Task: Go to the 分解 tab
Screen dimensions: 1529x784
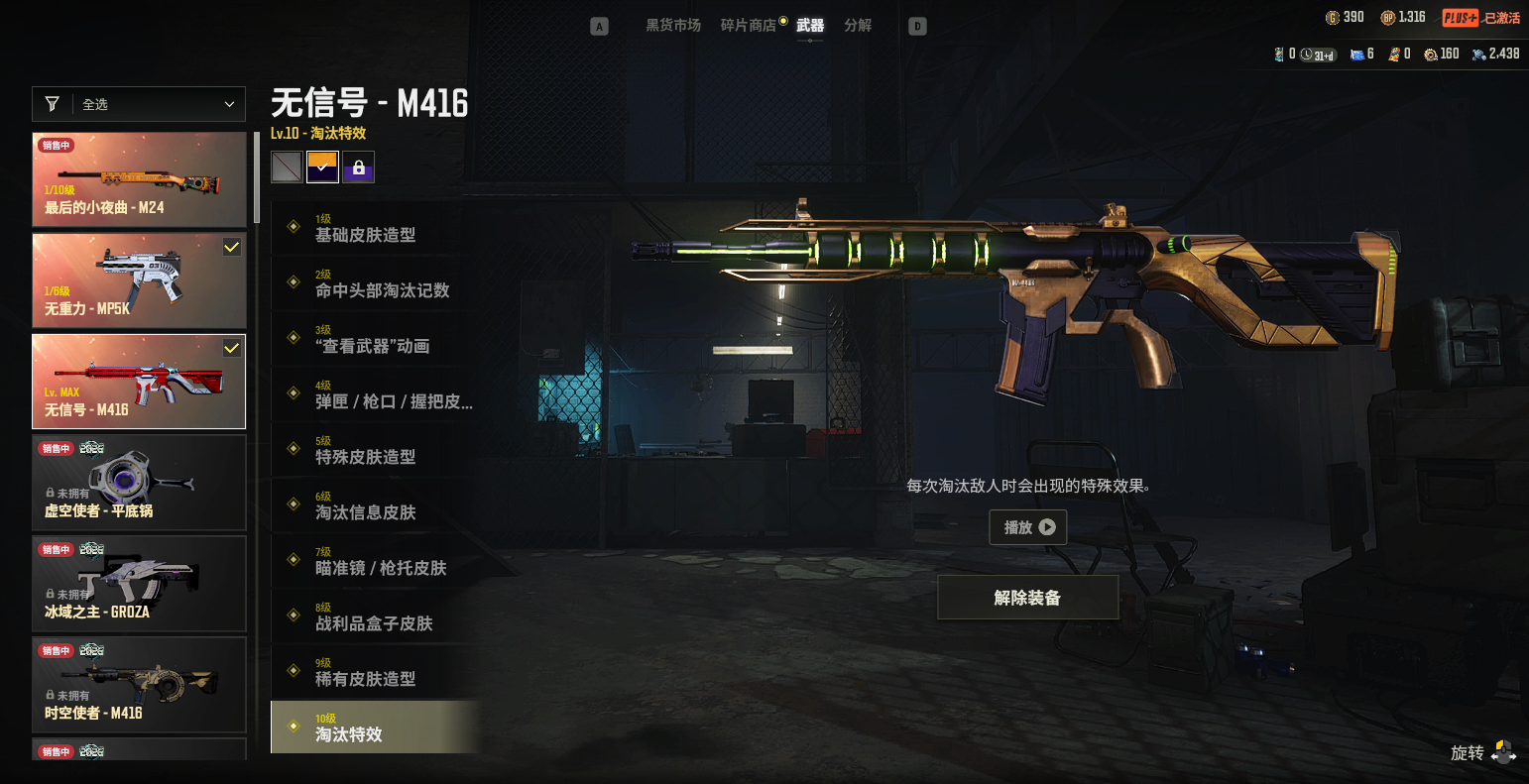Action: (858, 26)
